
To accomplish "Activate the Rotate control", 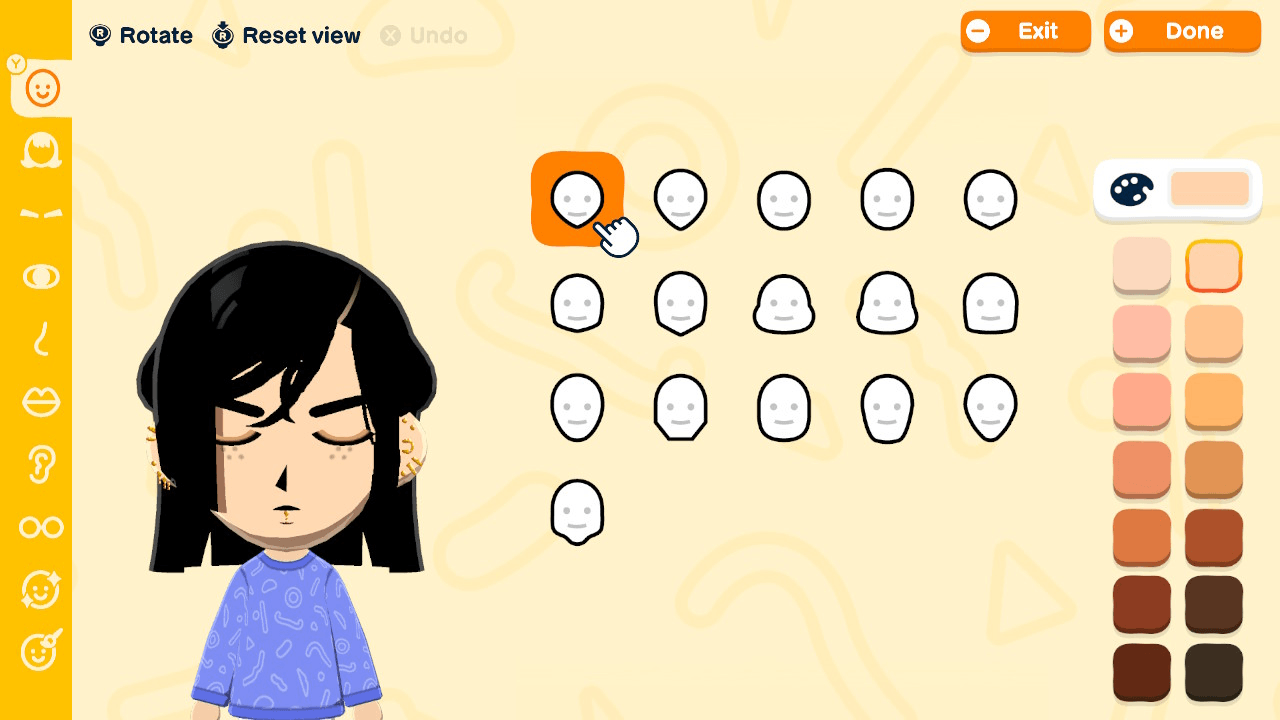I will click(140, 36).
